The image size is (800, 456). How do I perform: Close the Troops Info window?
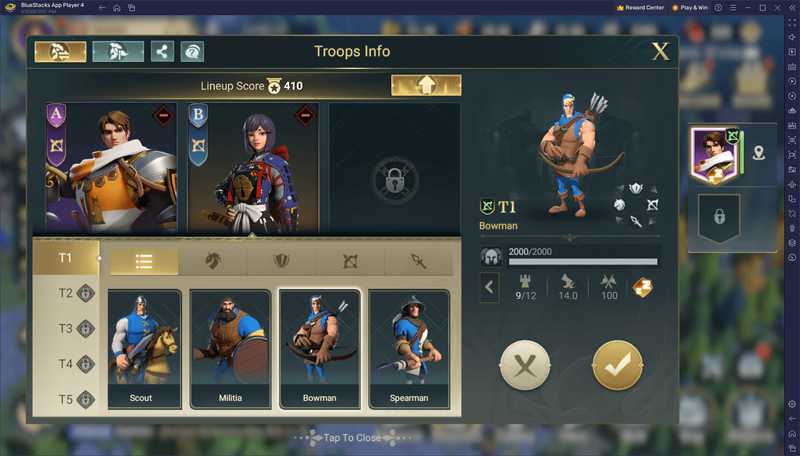[x=660, y=52]
